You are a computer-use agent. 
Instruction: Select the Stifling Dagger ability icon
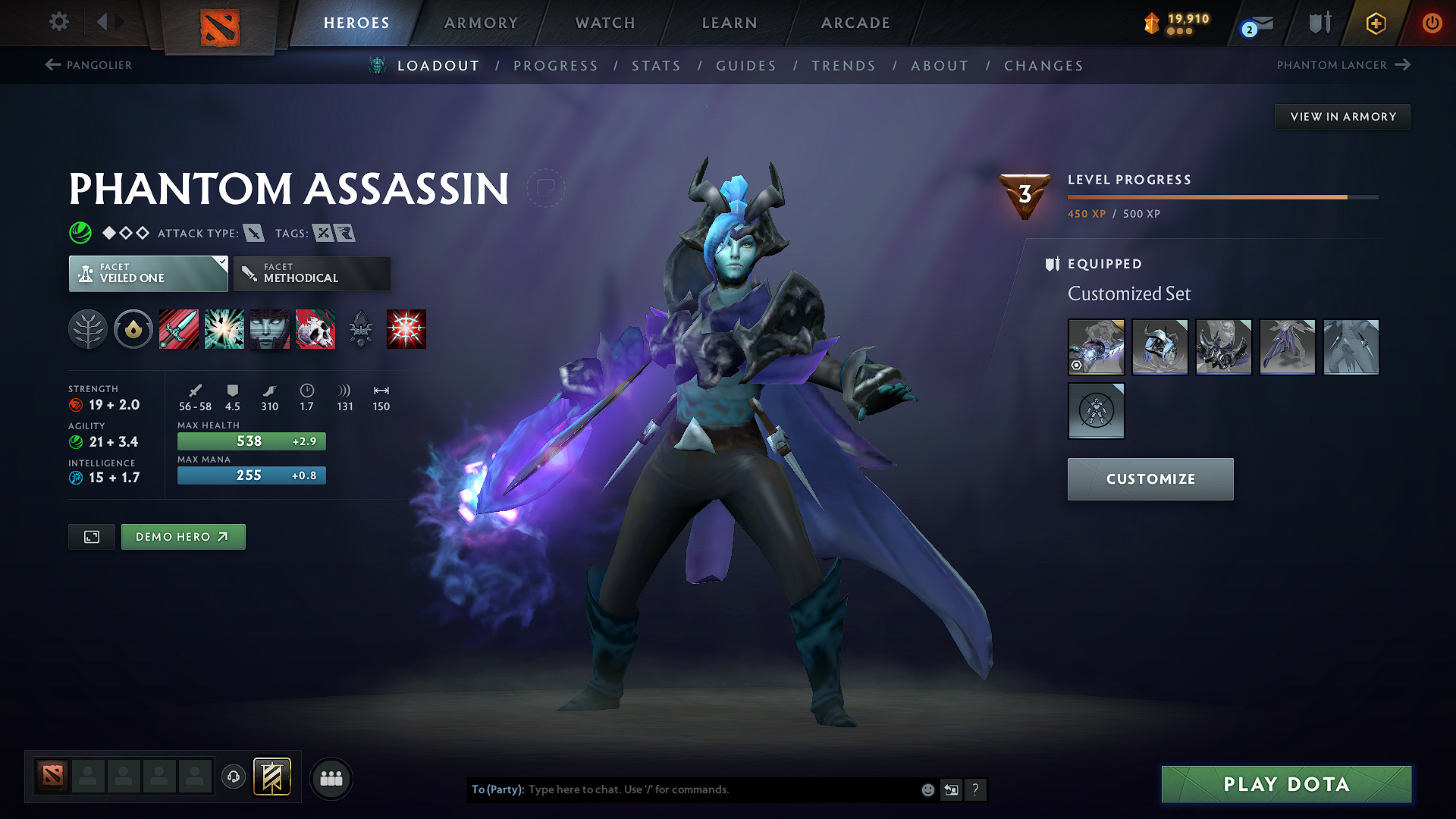coord(178,329)
